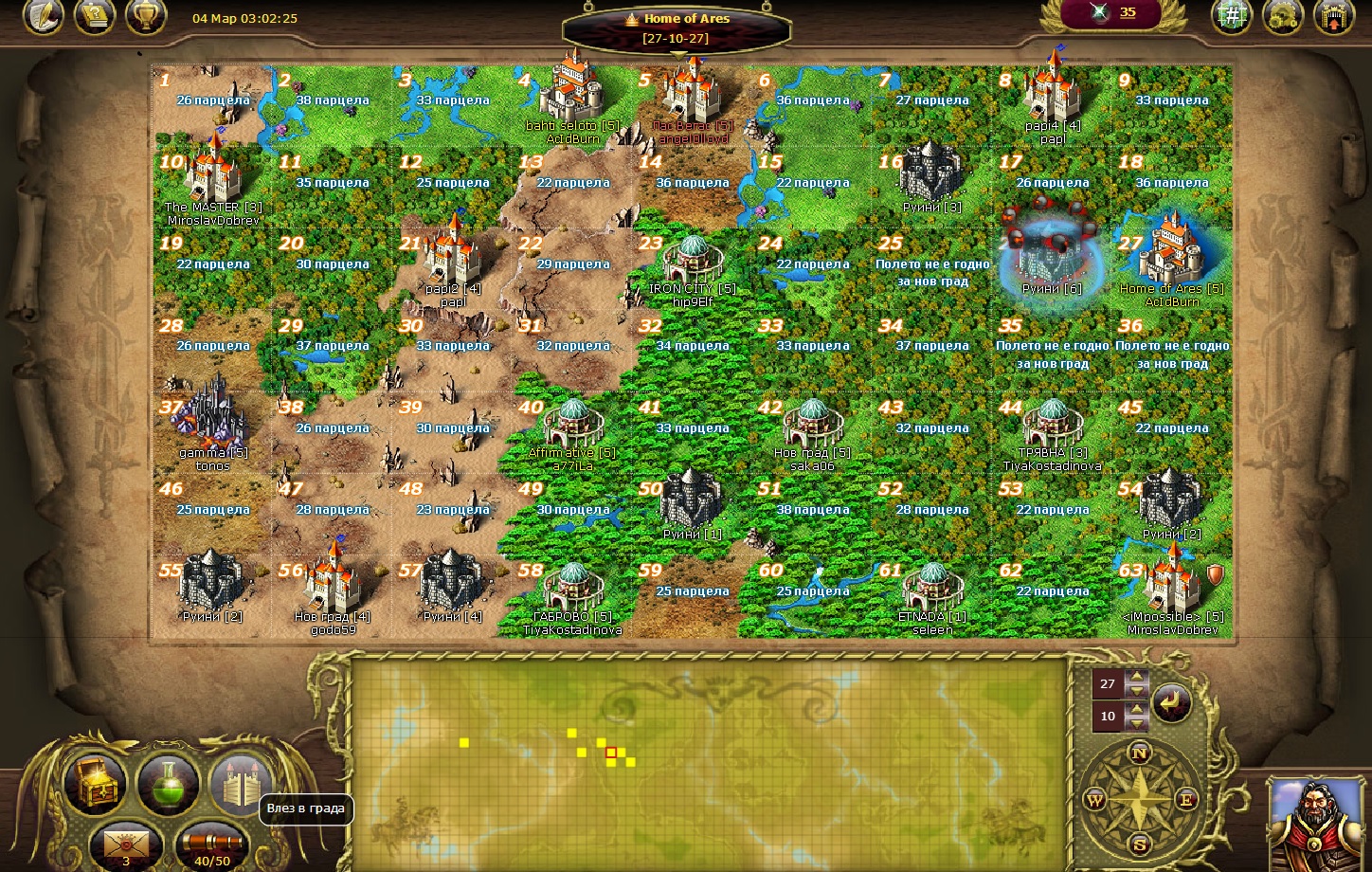Decrease the 10 coordinate with down arrow
This screenshot has width=1372, height=872.
click(1137, 724)
